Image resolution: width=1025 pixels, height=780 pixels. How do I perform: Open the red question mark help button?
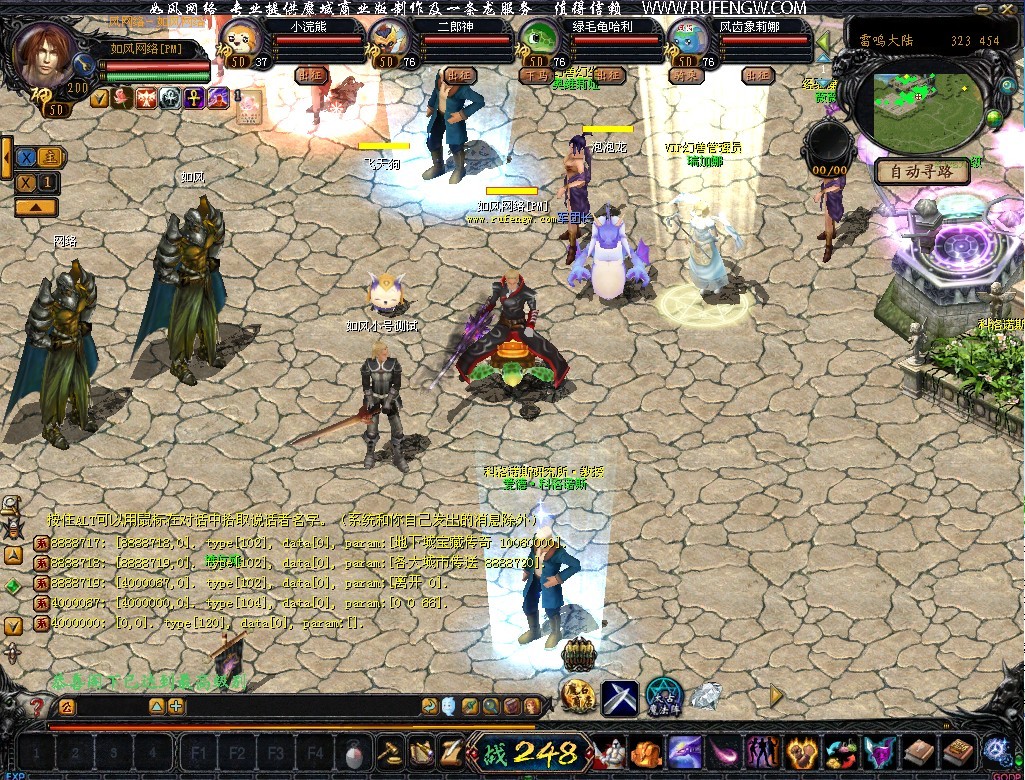coord(36,707)
